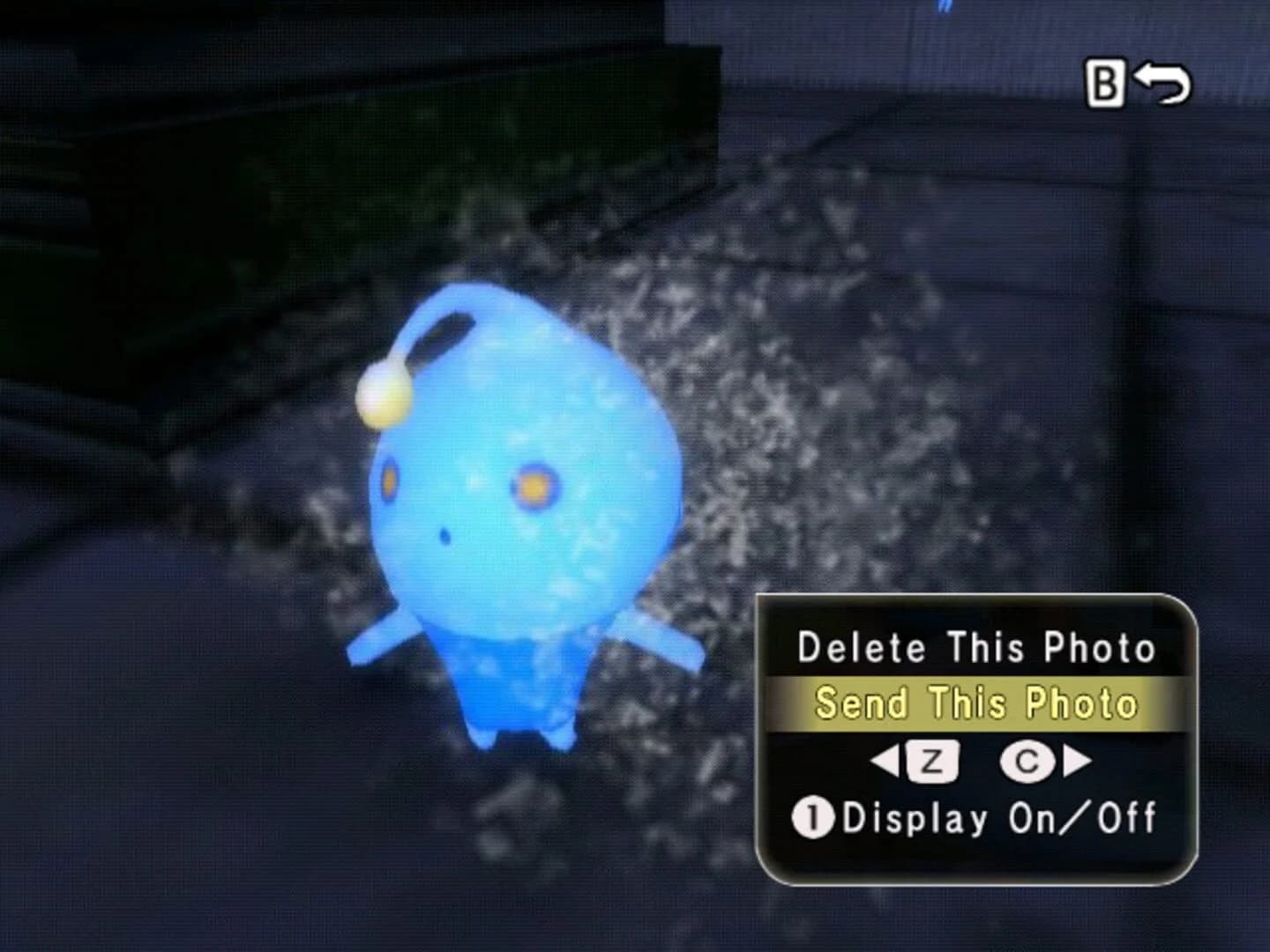Choose Delete This Photo from the menu

click(x=977, y=646)
